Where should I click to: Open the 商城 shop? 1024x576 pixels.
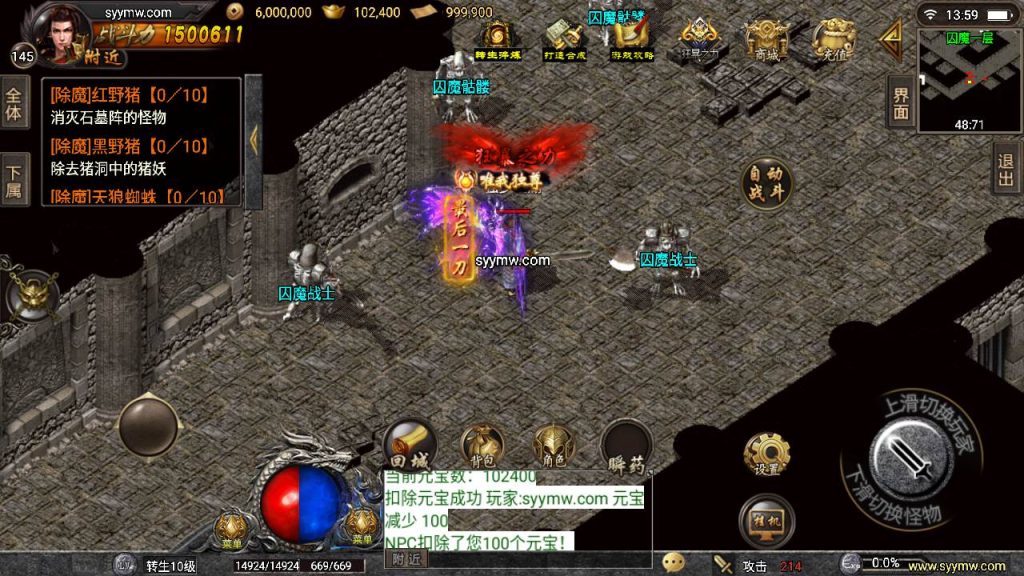click(766, 41)
